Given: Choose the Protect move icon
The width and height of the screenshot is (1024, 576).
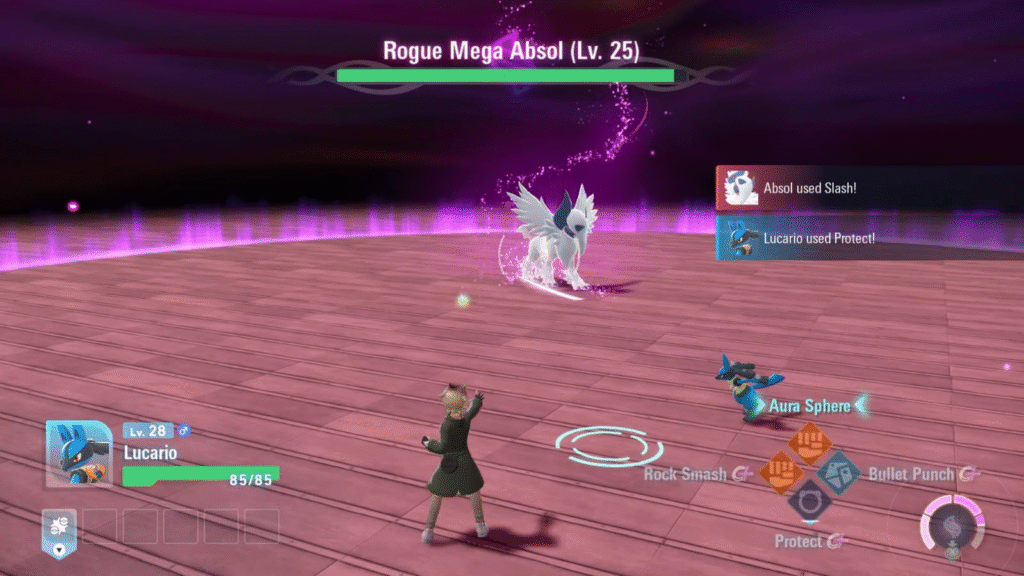Looking at the screenshot, I should pos(809,499).
